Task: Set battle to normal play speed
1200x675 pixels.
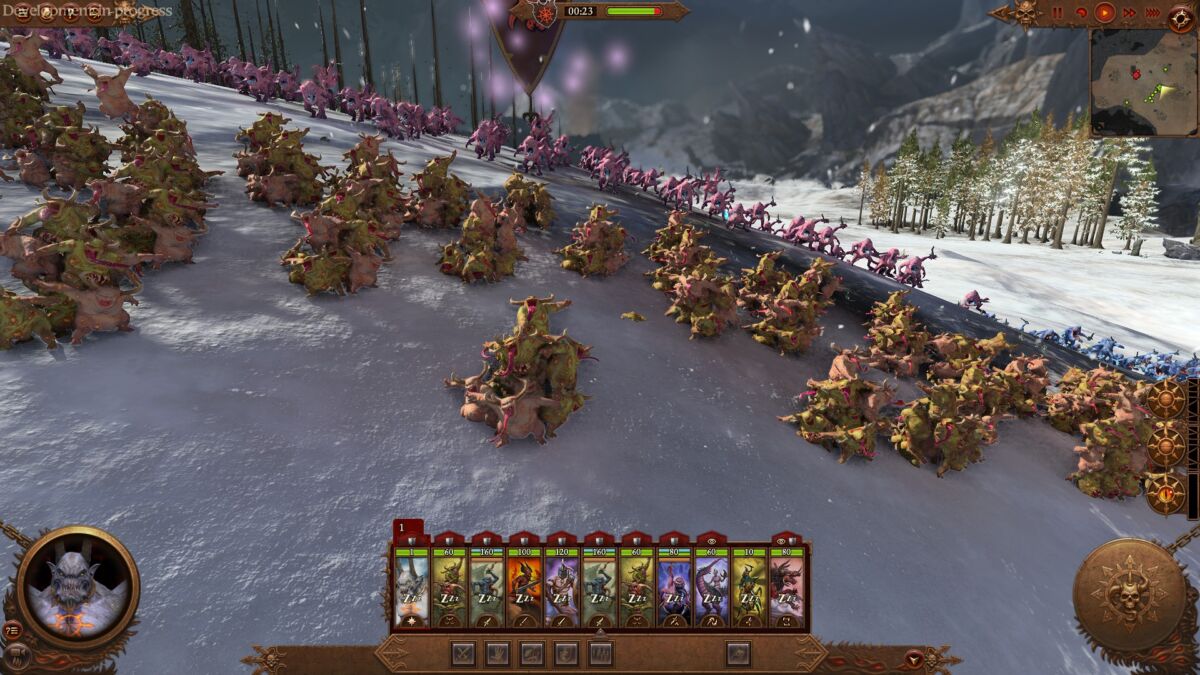Action: click(x=1105, y=13)
